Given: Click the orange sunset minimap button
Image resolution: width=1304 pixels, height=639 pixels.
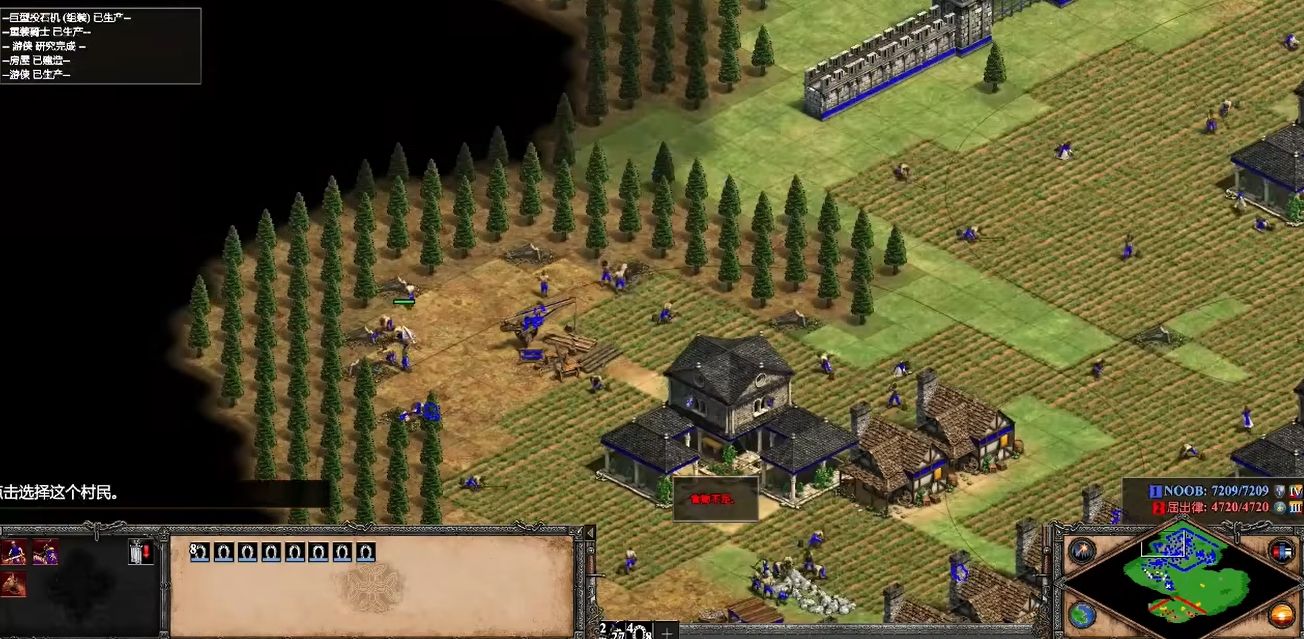Looking at the screenshot, I should click(x=1281, y=614).
